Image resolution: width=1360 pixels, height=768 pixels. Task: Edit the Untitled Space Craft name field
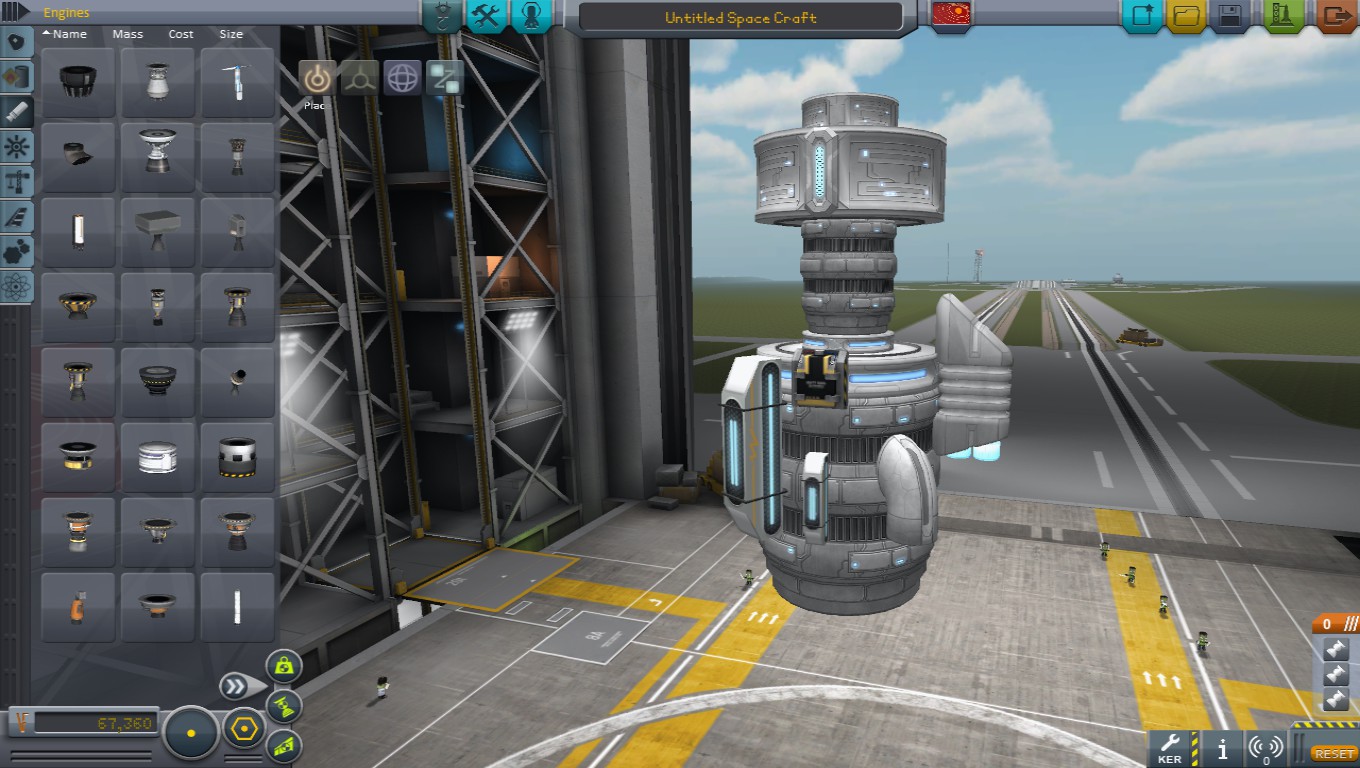(740, 18)
